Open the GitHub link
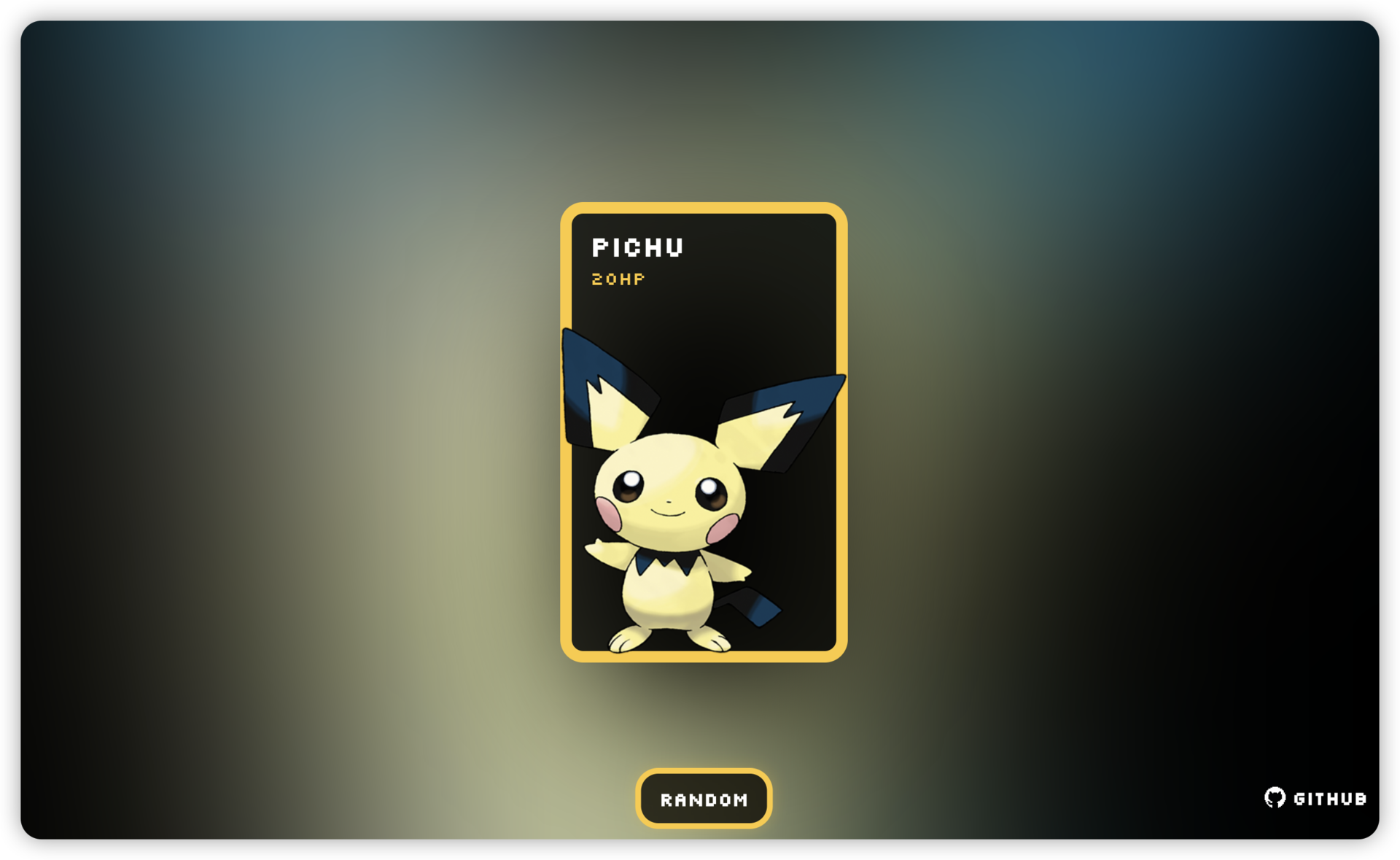This screenshot has height=860, width=1400. pyautogui.click(x=1315, y=798)
